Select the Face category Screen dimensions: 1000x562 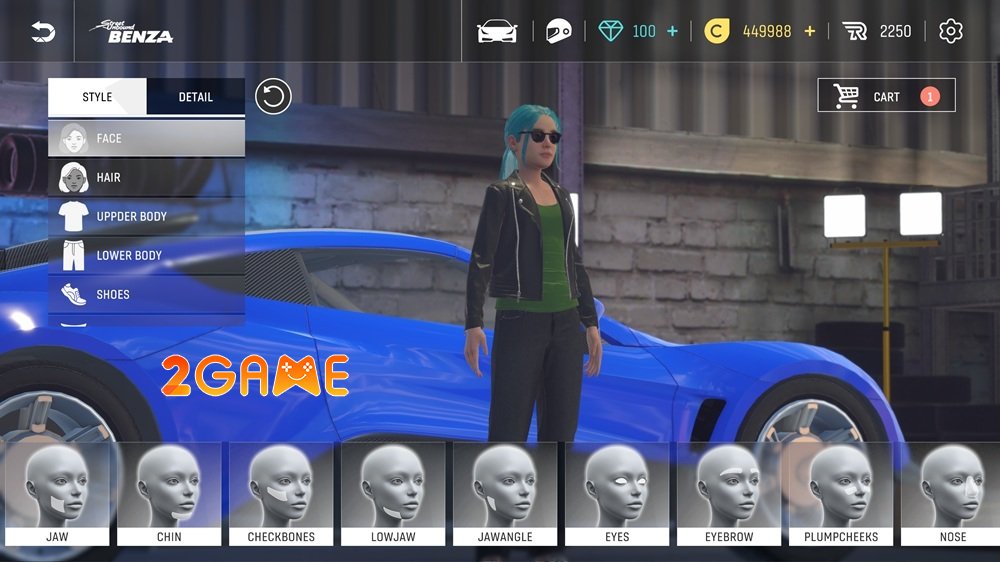click(146, 138)
